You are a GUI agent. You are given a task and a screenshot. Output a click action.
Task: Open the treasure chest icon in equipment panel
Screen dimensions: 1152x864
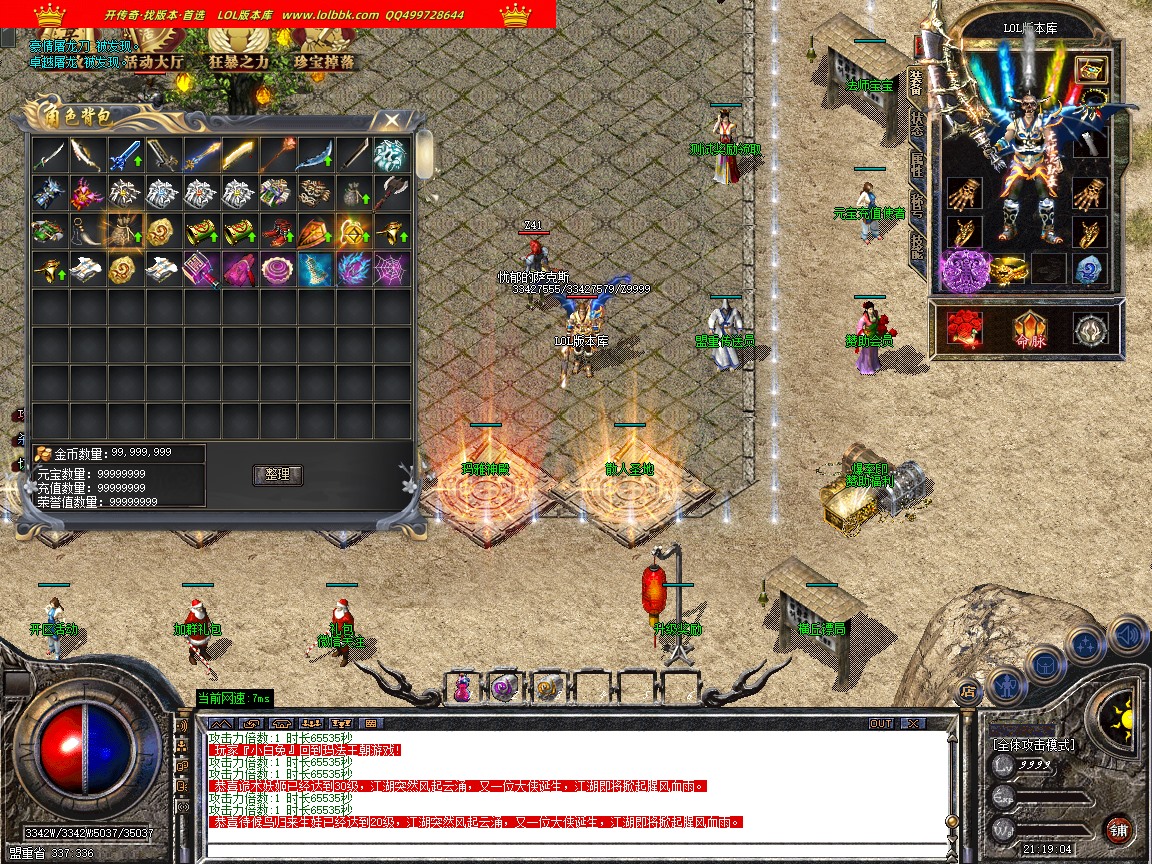[x=1090, y=69]
